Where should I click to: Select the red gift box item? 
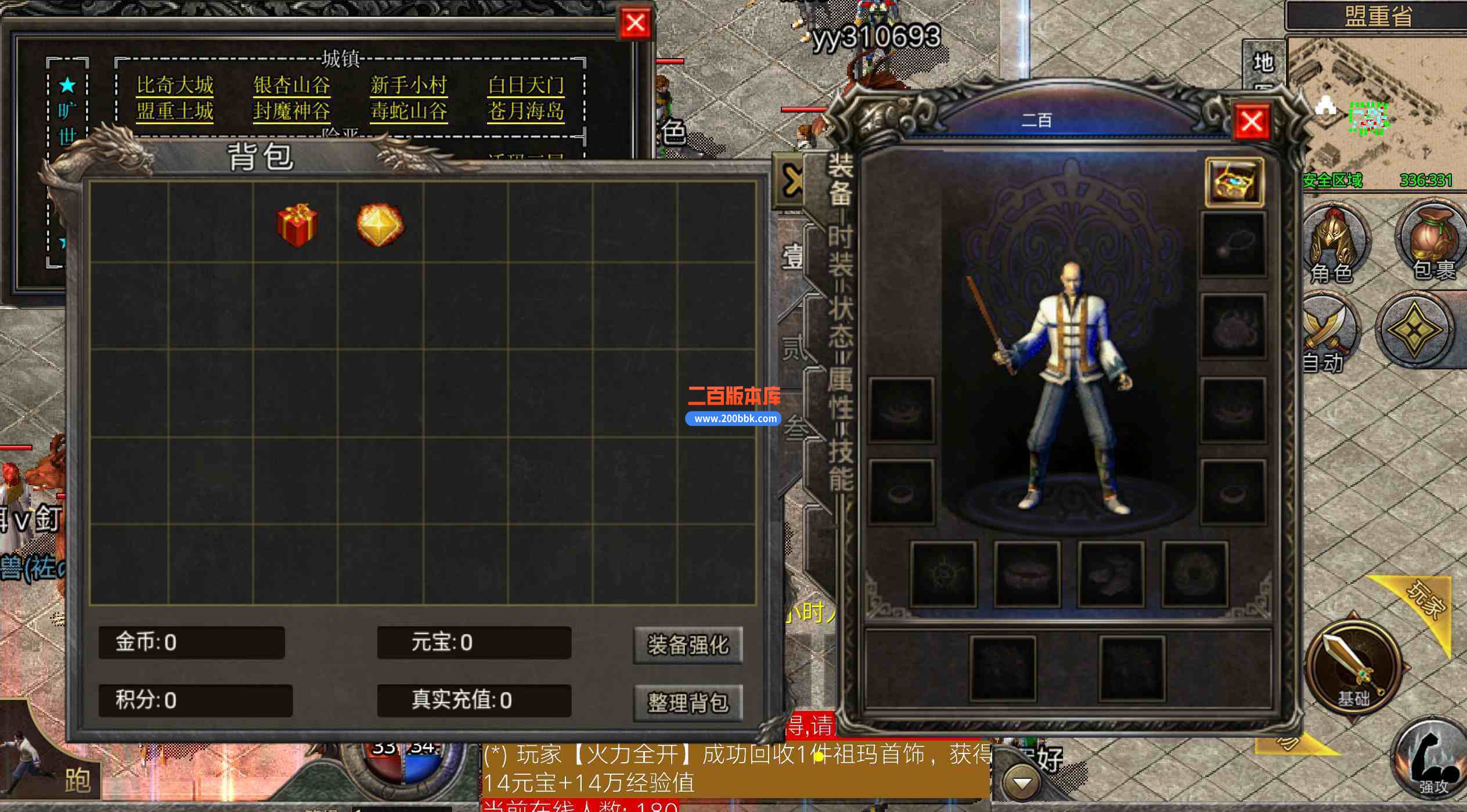pyautogui.click(x=297, y=225)
